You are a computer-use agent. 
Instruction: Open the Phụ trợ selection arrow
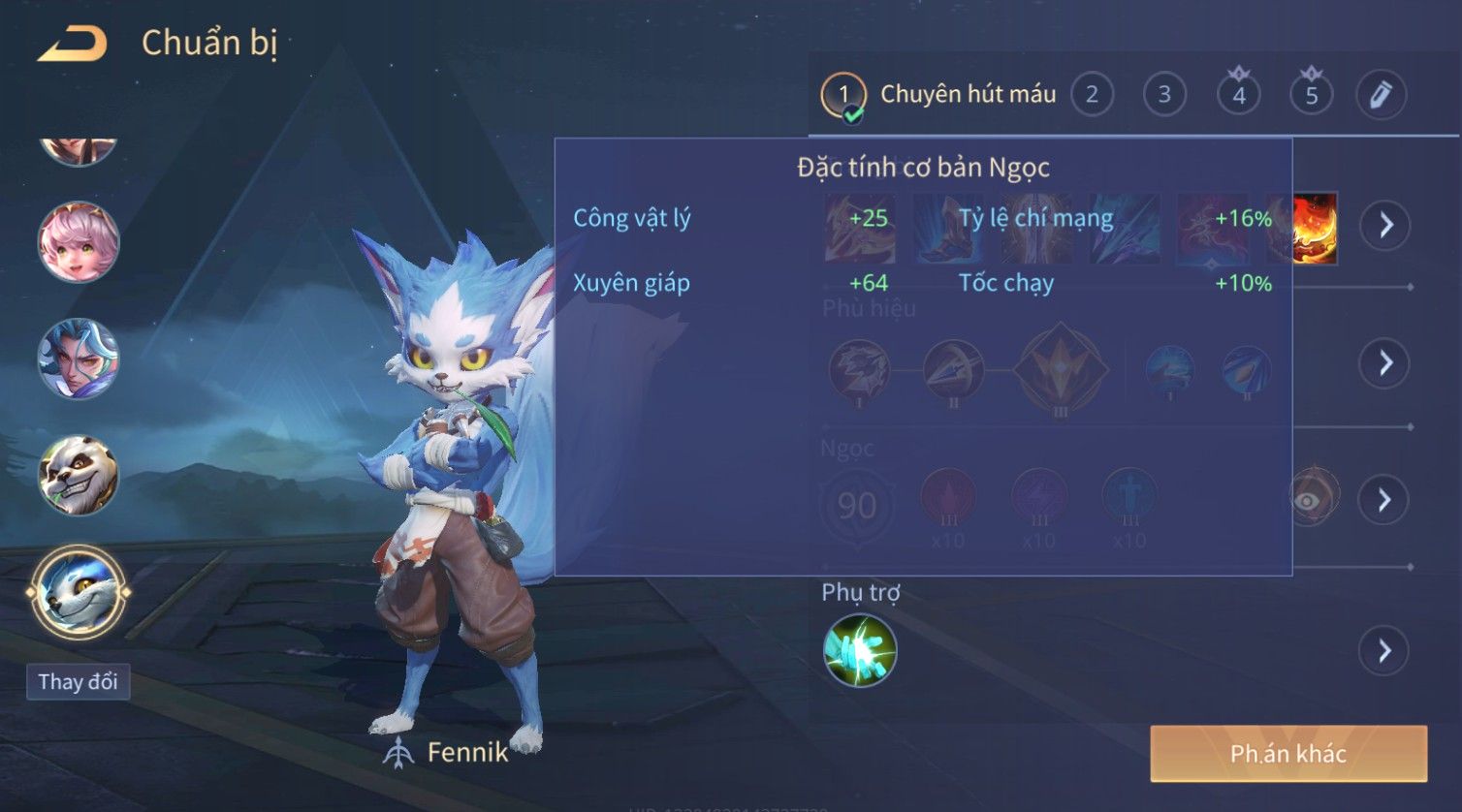click(1384, 650)
